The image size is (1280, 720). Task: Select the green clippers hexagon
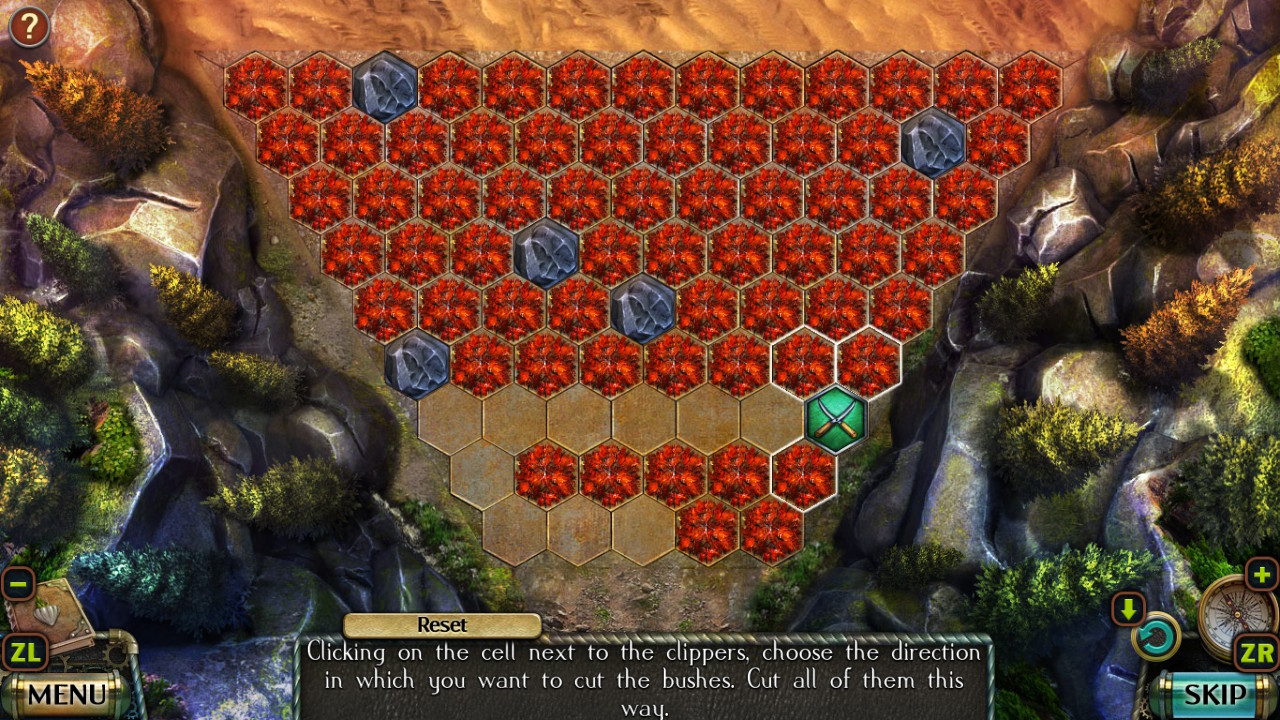(x=836, y=418)
